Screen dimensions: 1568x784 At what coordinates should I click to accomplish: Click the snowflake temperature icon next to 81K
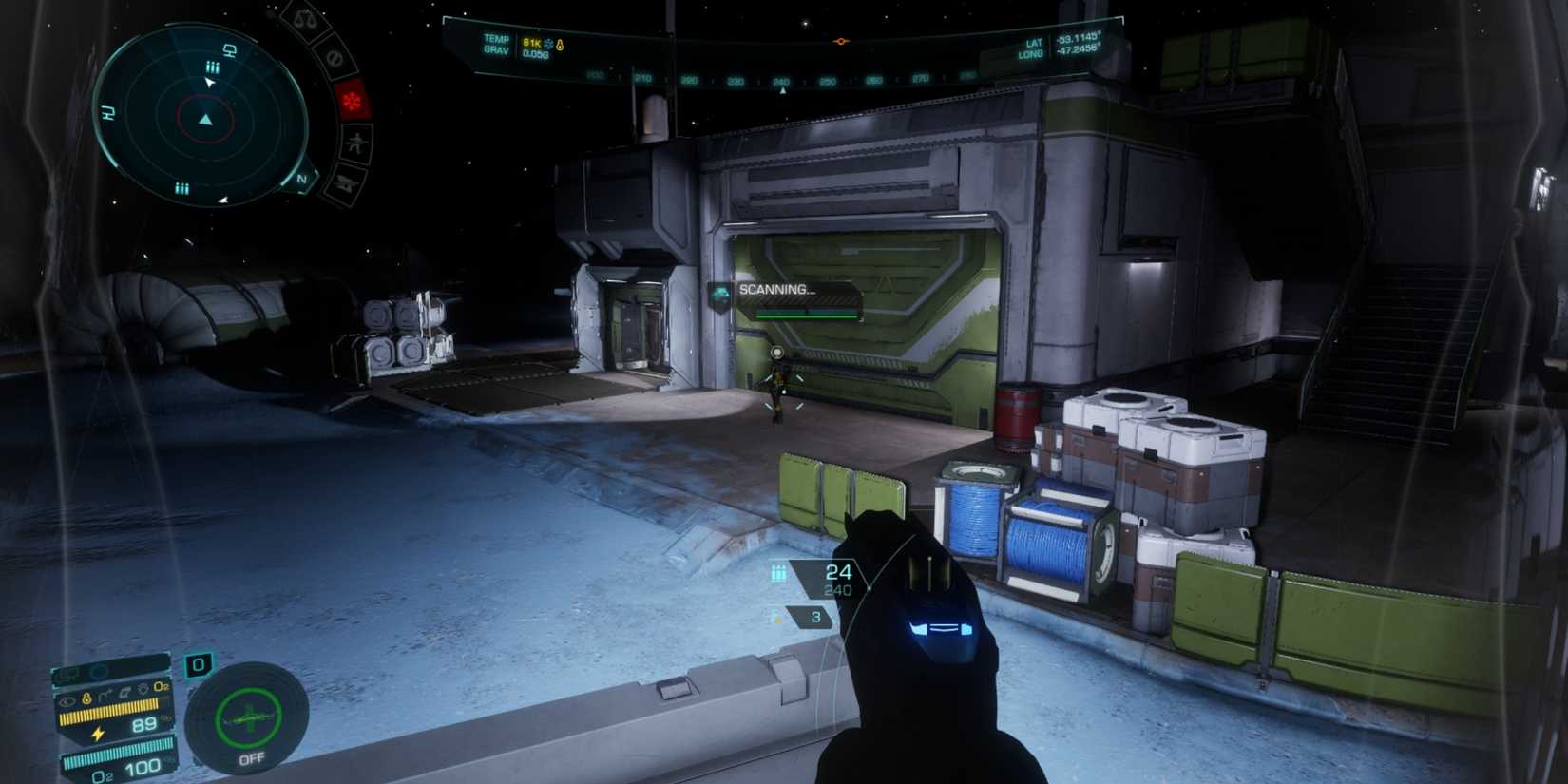pyautogui.click(x=548, y=44)
